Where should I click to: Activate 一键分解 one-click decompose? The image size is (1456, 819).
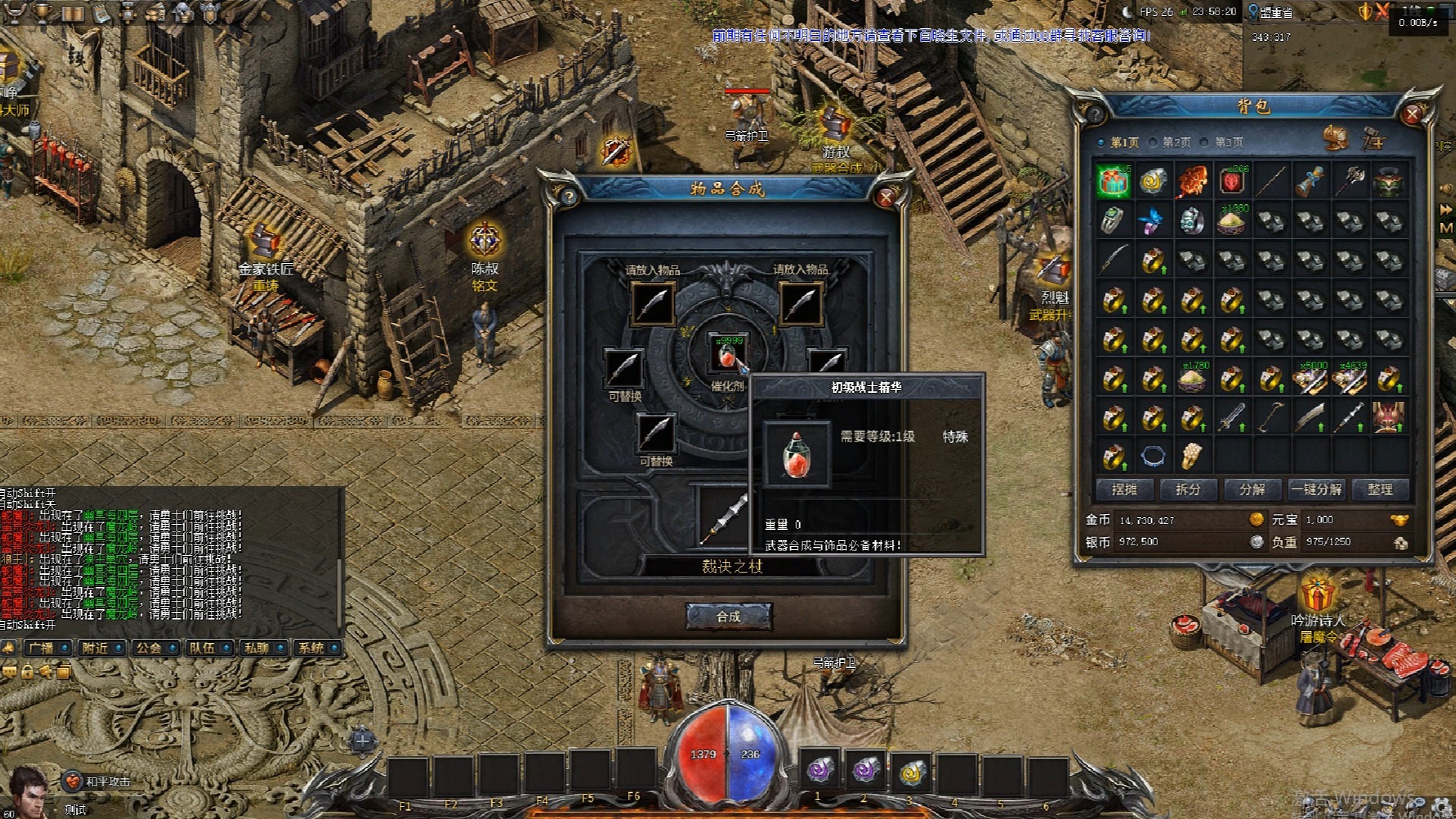(1316, 490)
